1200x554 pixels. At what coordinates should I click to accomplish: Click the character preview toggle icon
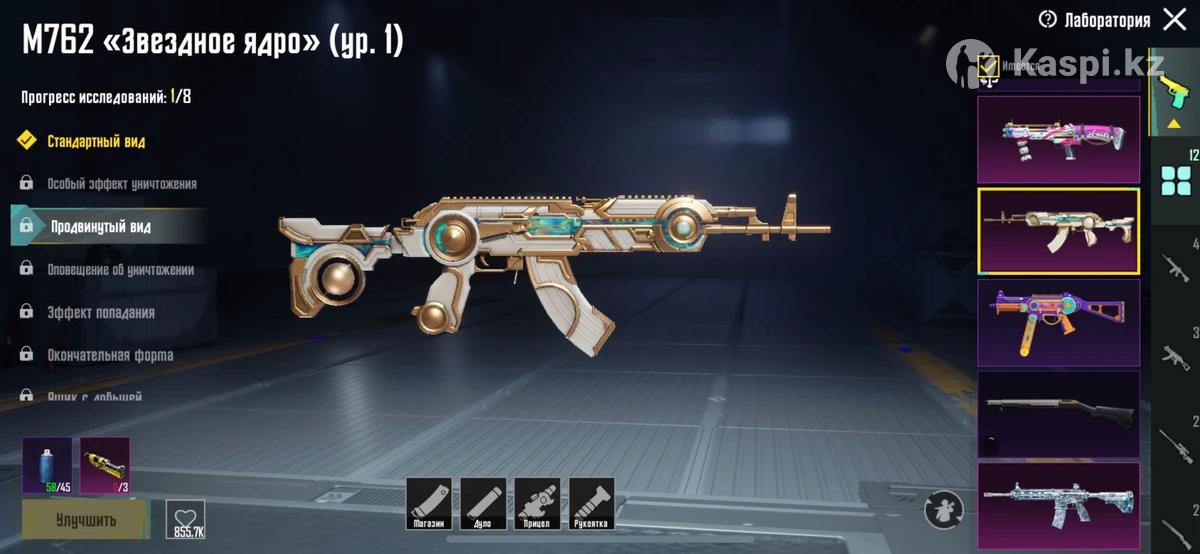pos(943,509)
